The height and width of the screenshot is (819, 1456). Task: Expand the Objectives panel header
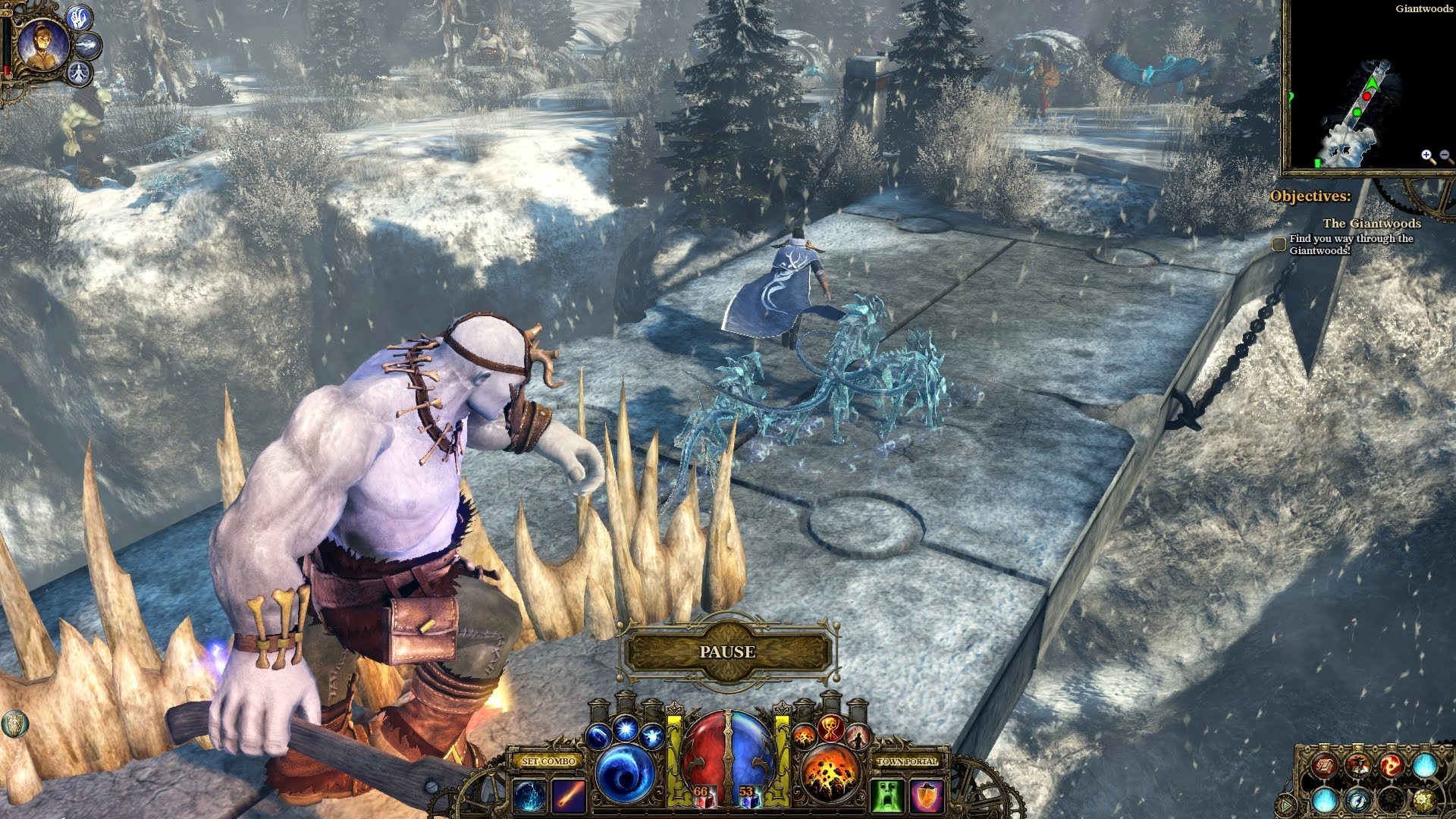[1312, 196]
